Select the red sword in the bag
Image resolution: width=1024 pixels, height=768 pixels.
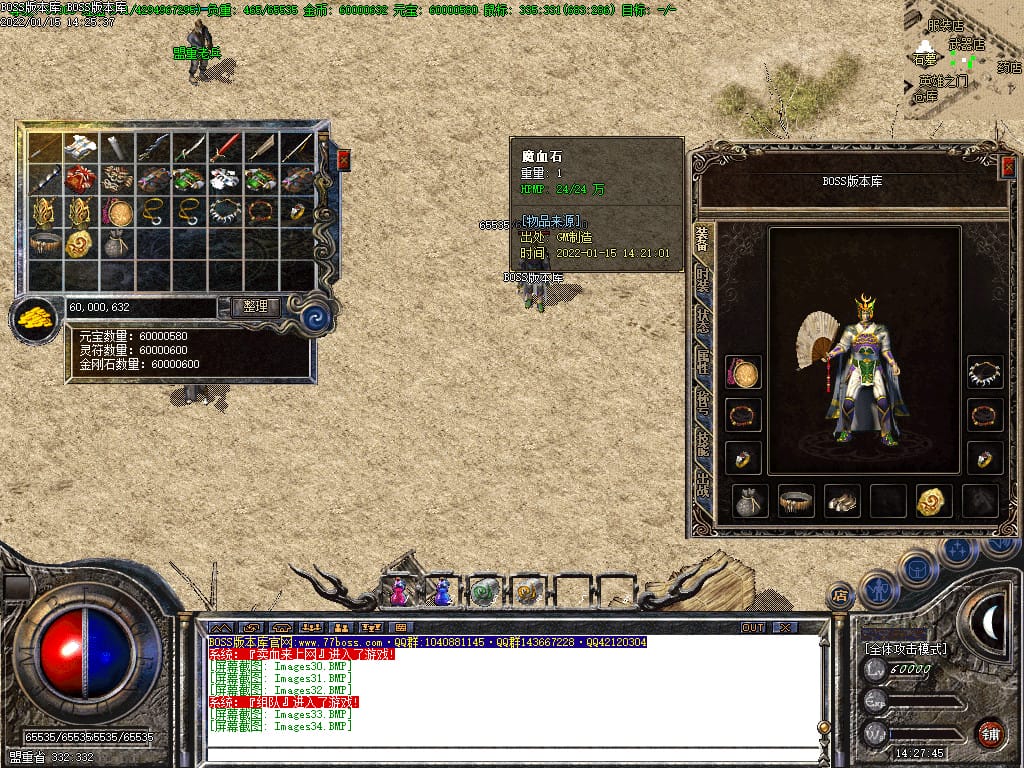[225, 148]
